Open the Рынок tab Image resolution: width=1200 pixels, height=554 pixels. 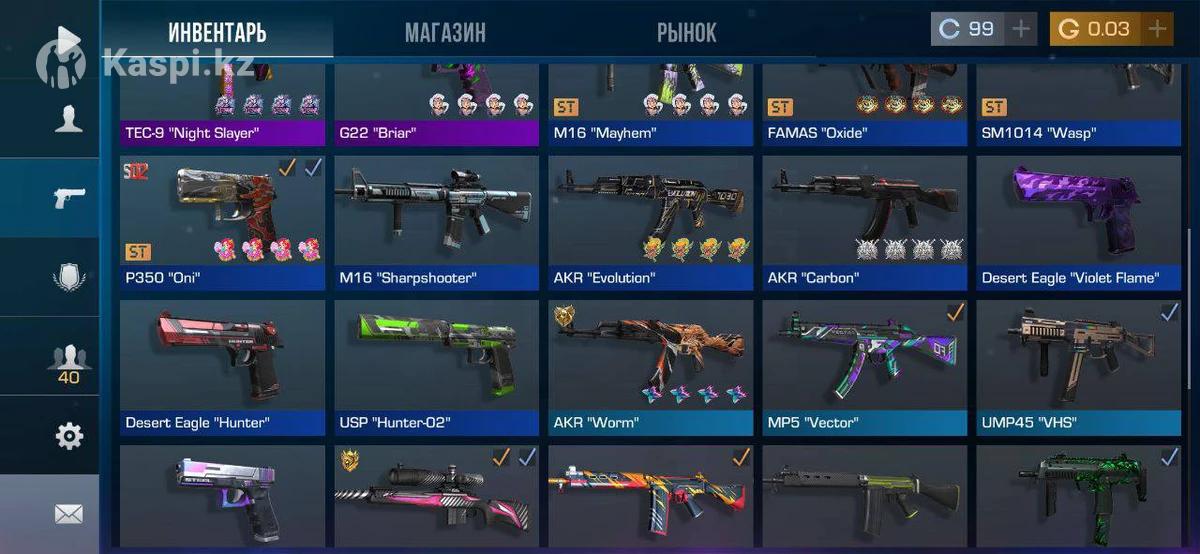pos(686,32)
